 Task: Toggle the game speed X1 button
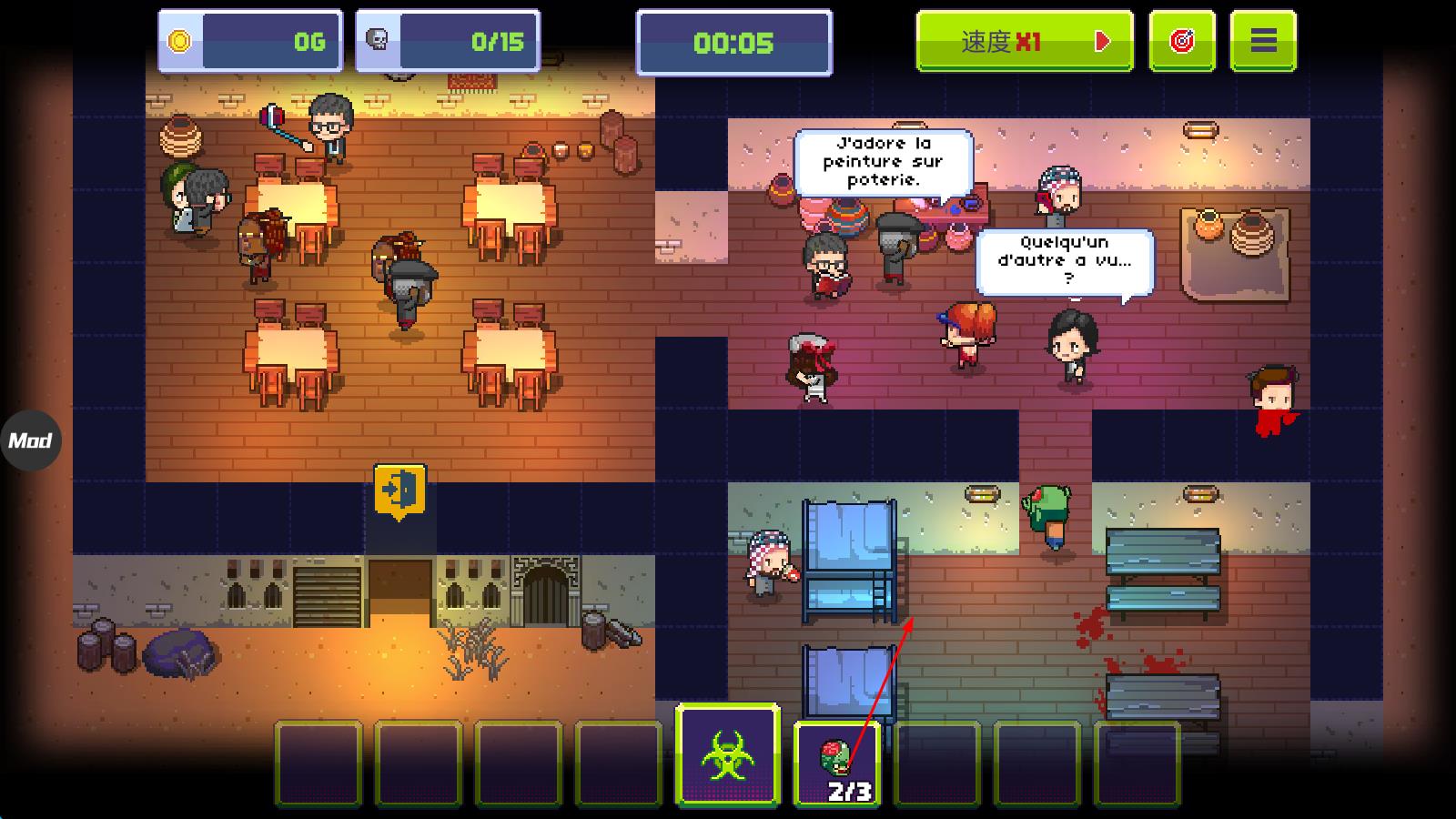(1024, 41)
